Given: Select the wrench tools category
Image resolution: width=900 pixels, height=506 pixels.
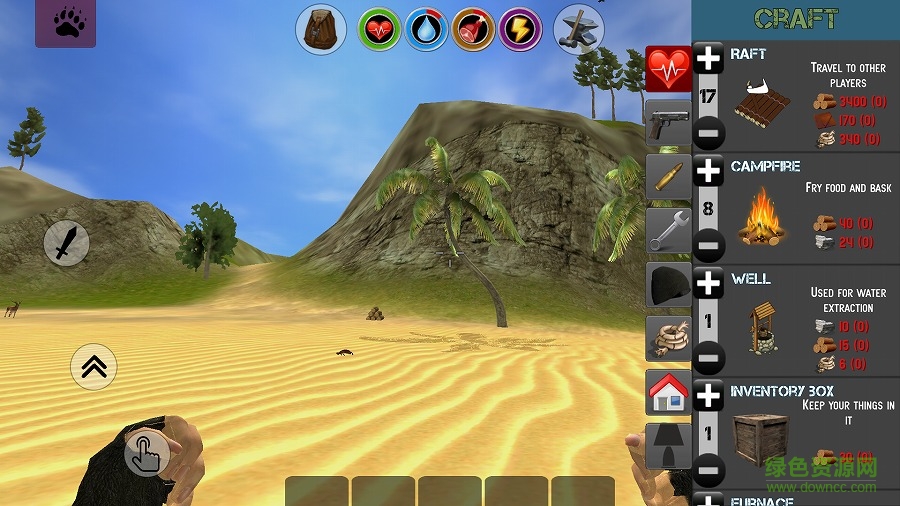Looking at the screenshot, I should pos(668,231).
